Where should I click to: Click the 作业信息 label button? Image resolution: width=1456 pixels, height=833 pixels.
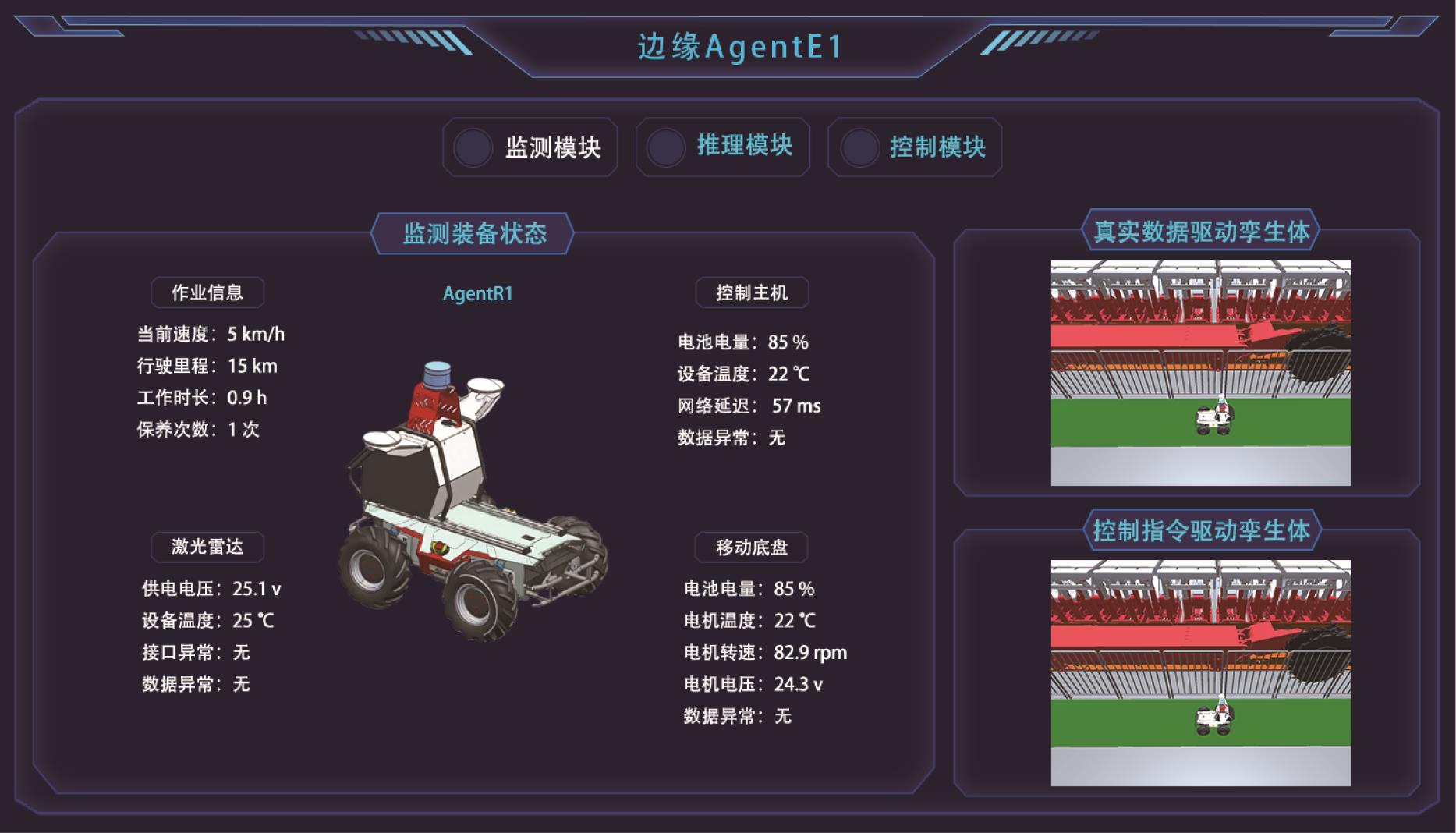point(207,292)
